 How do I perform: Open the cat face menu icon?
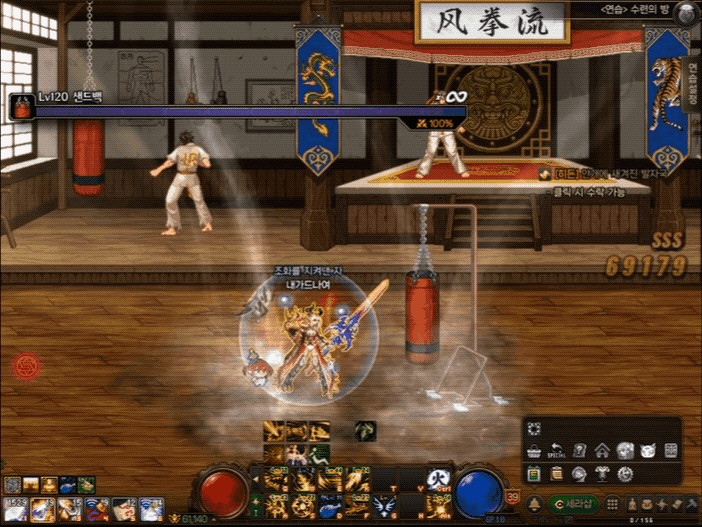(x=648, y=451)
